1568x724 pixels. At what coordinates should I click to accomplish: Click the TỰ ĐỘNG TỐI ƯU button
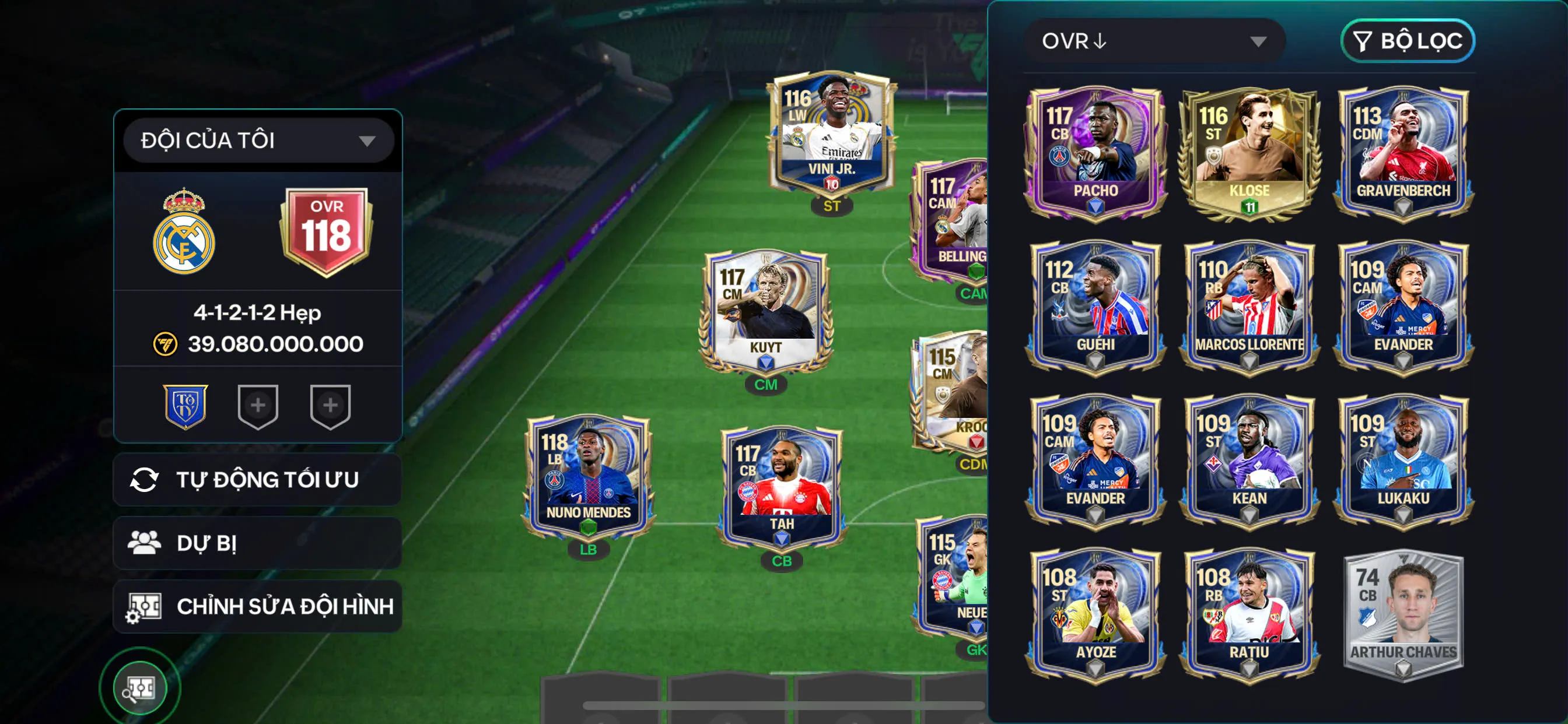pos(257,479)
